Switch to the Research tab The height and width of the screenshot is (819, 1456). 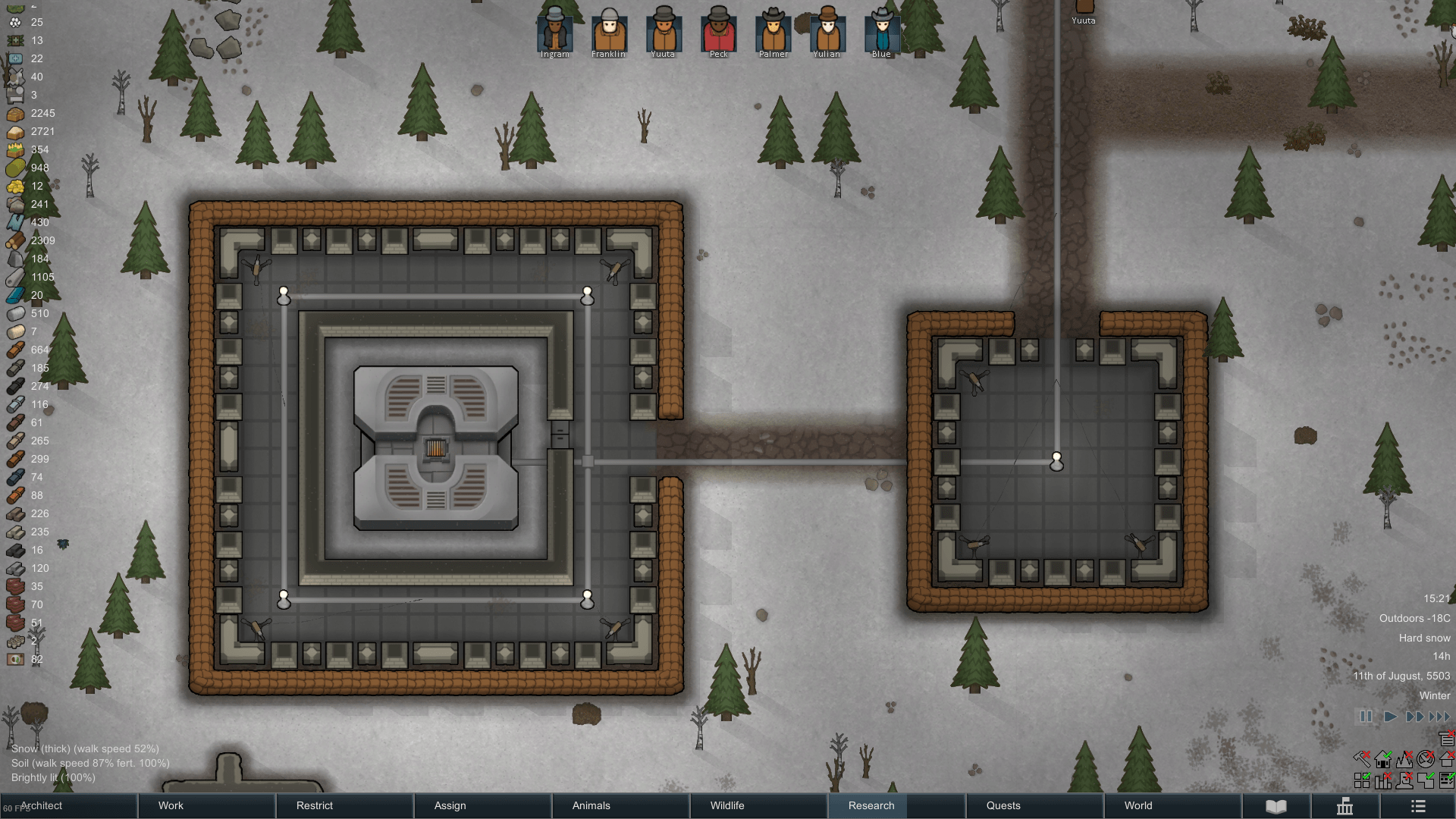(x=869, y=805)
